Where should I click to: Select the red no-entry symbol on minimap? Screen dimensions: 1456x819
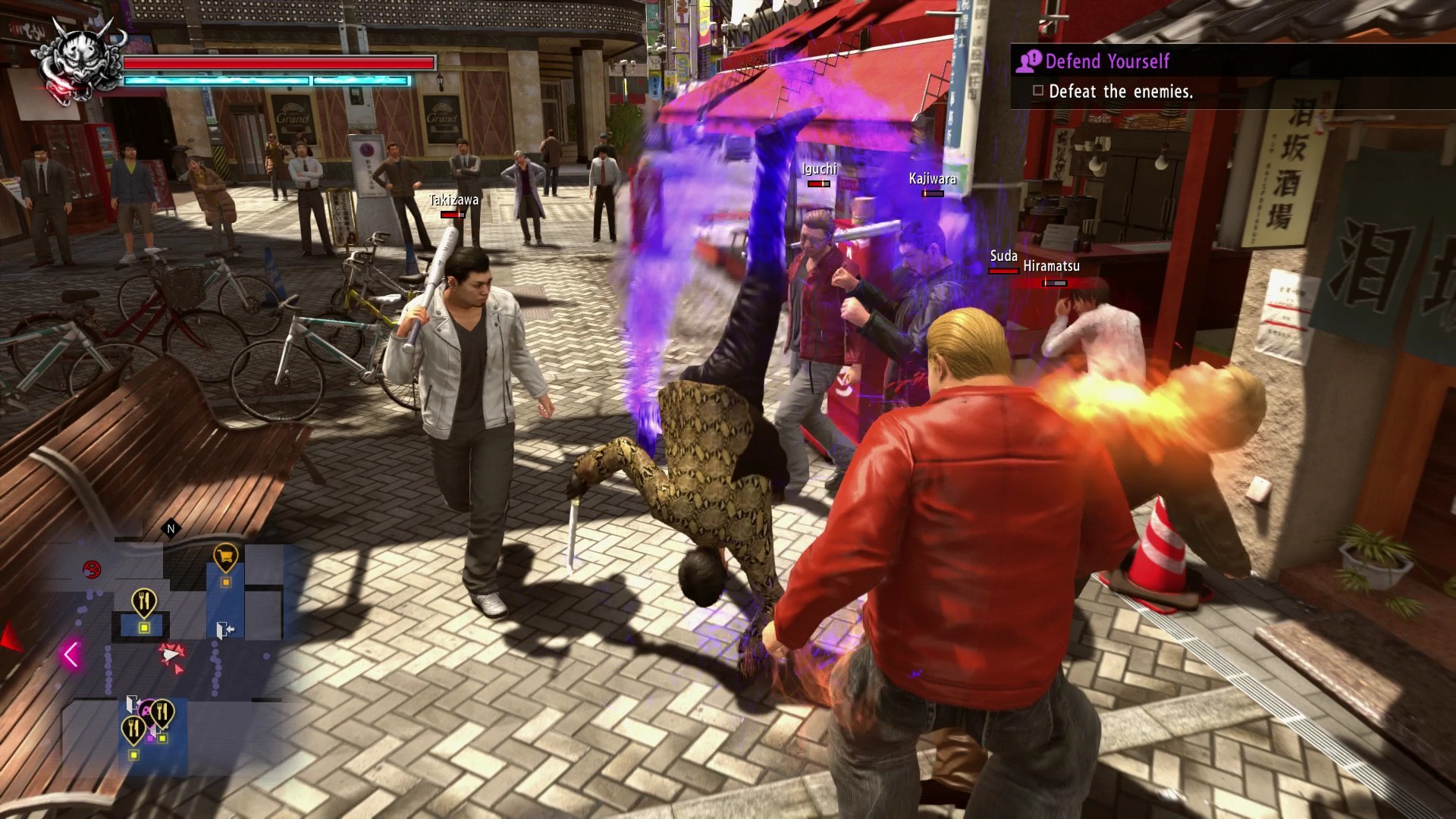[92, 568]
